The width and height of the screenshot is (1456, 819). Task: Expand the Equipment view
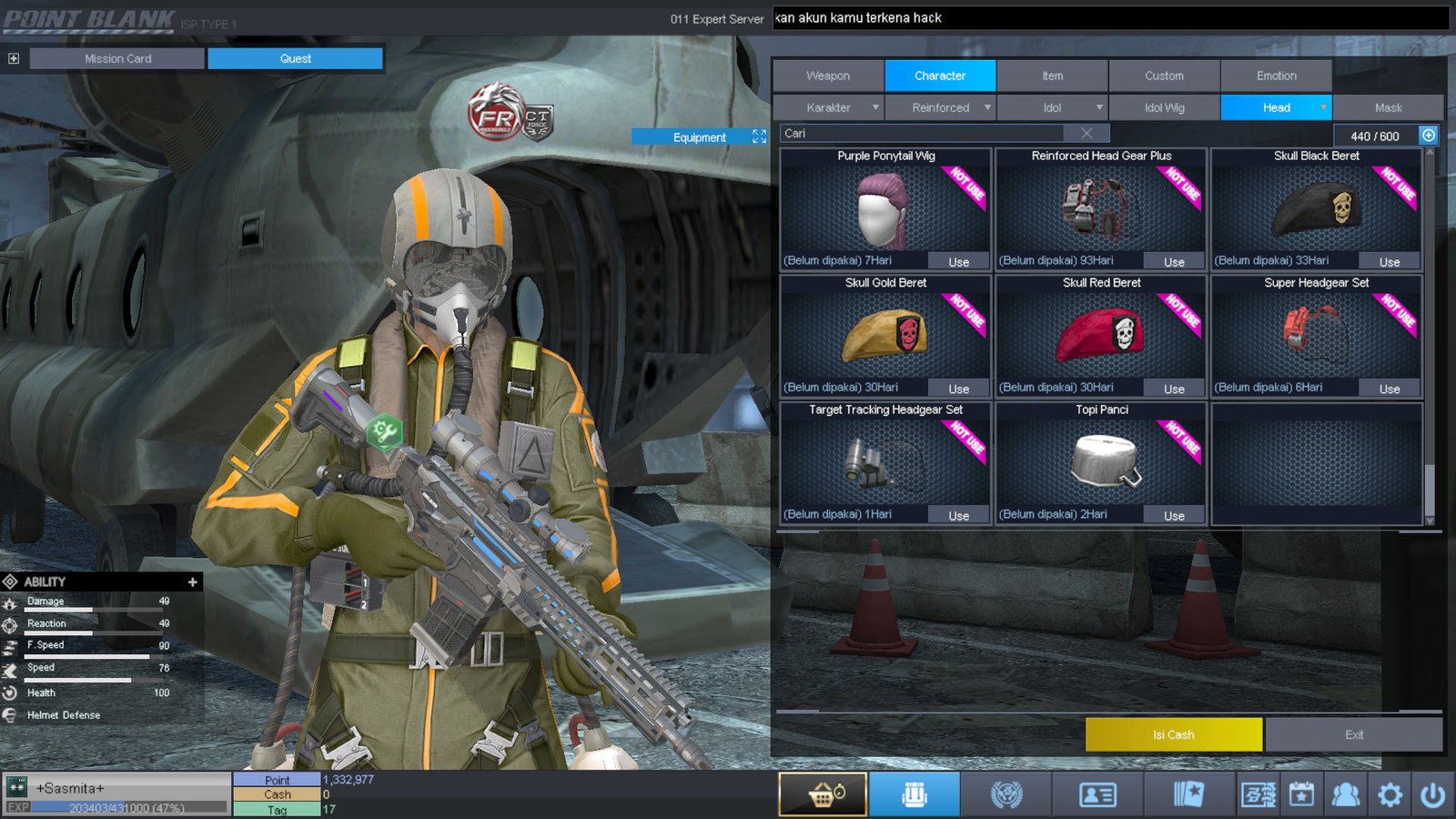(x=759, y=136)
